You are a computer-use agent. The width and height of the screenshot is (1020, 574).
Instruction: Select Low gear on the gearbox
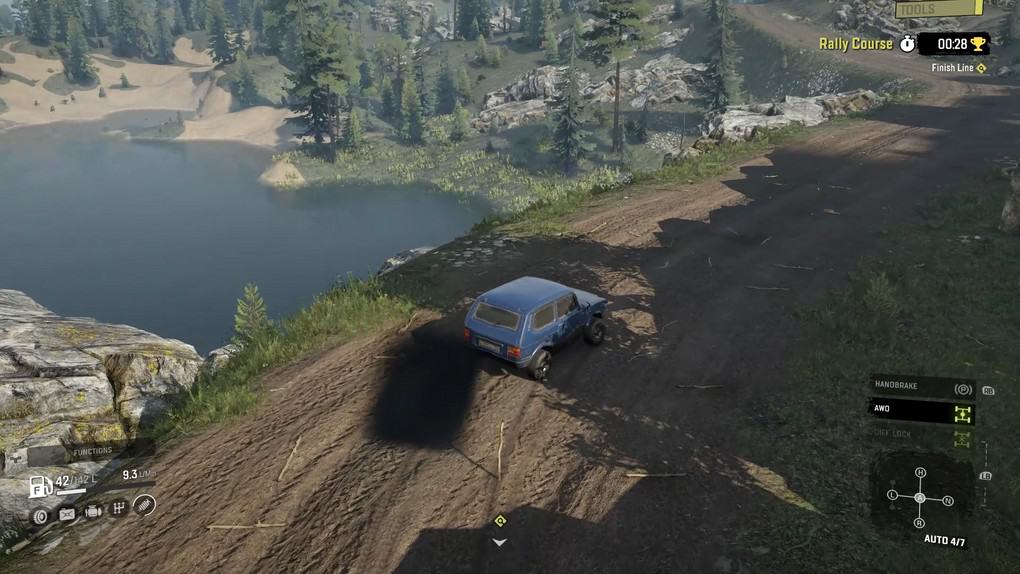[893, 495]
